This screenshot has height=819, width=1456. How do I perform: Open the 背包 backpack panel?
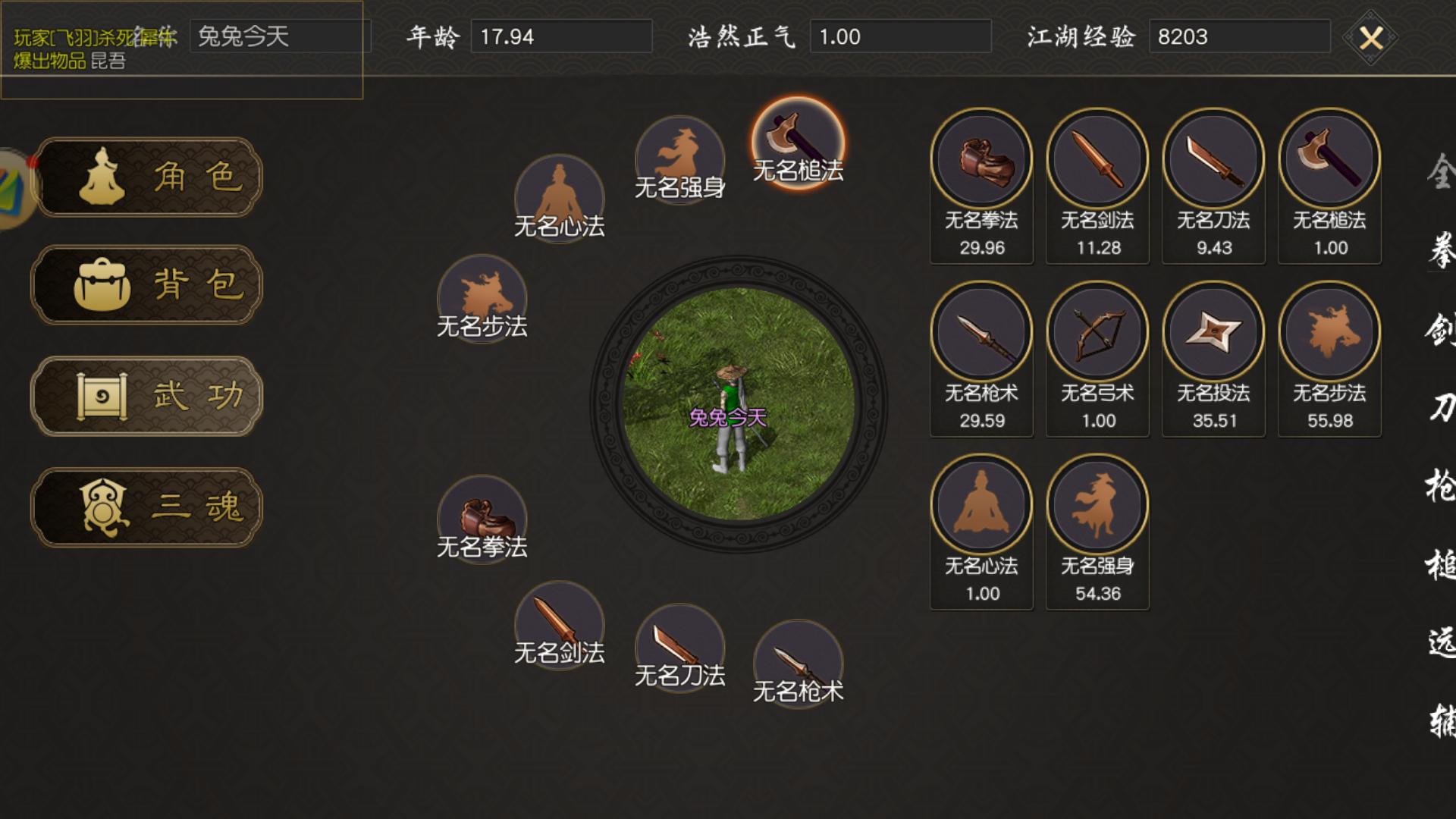click(x=146, y=286)
